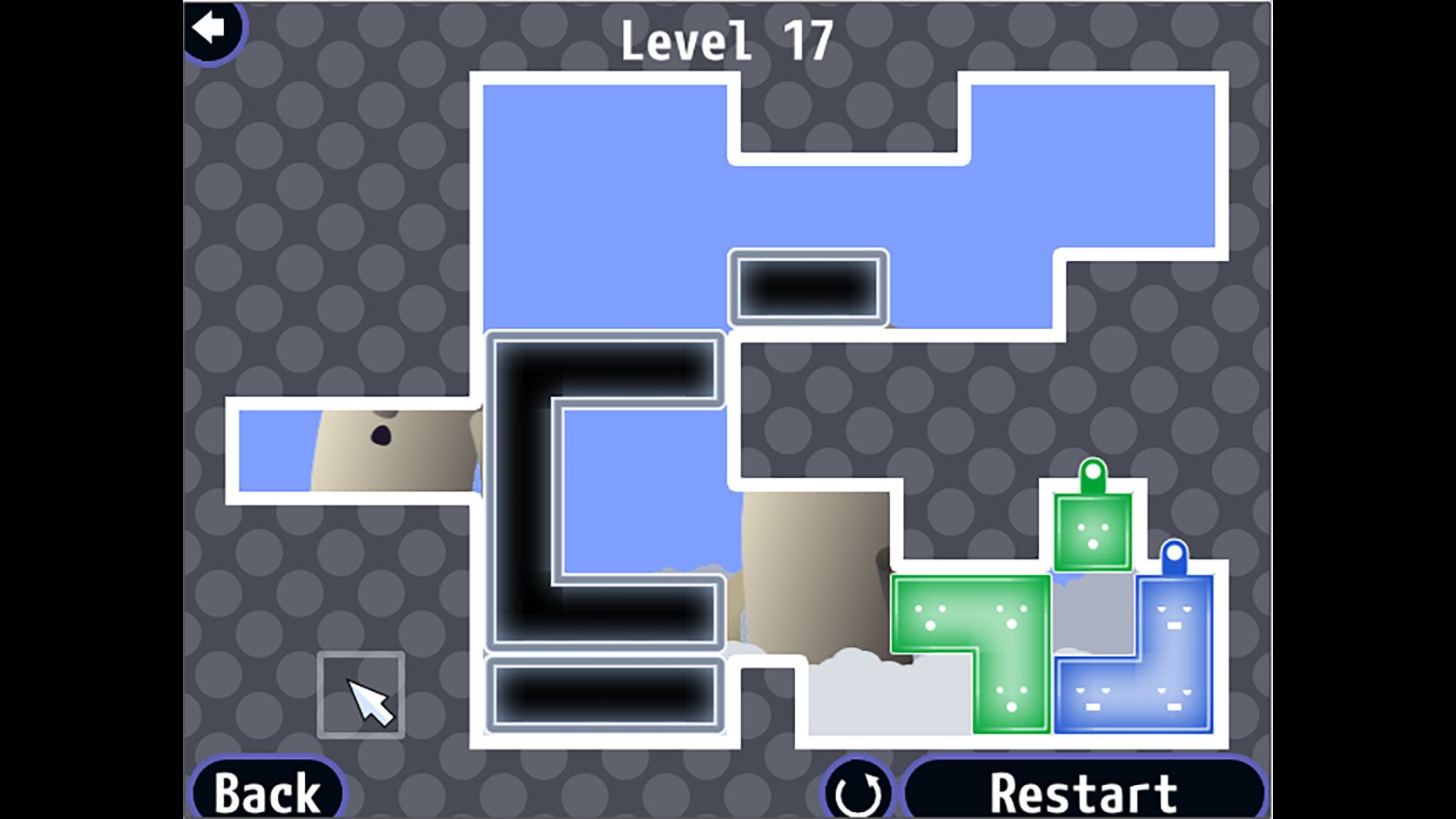1456x819 pixels.
Task: Select the blue L-shaped jelly block
Action: click(x=1174, y=678)
